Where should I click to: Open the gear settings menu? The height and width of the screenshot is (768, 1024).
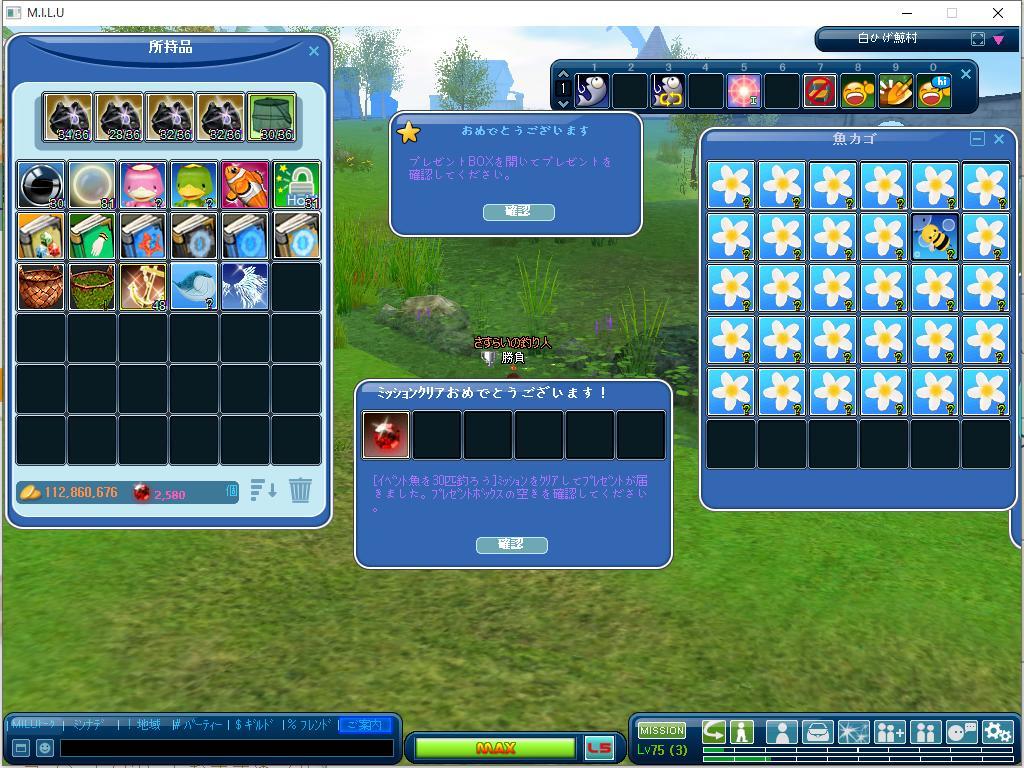[997, 732]
